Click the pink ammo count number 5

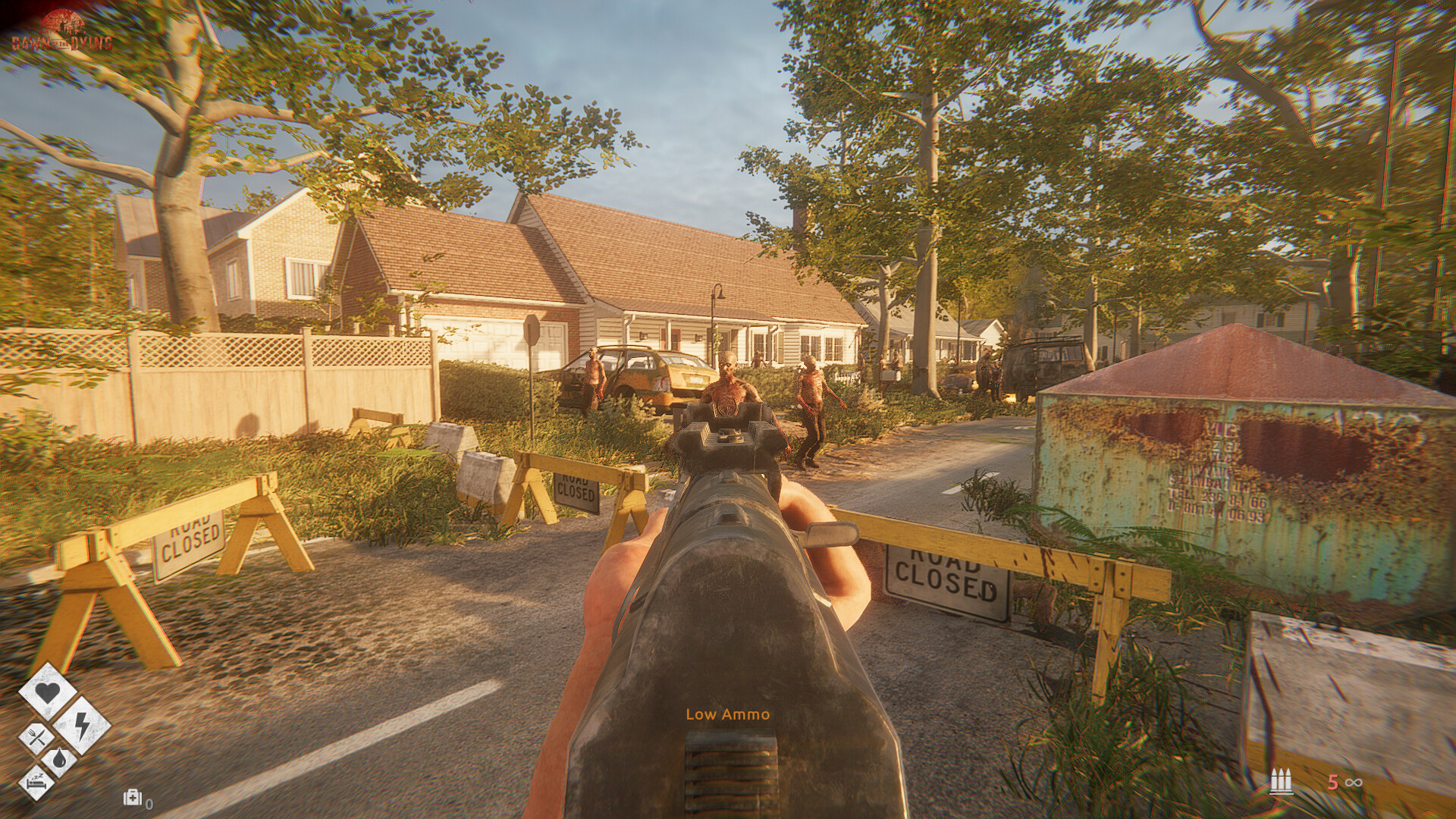1332,783
